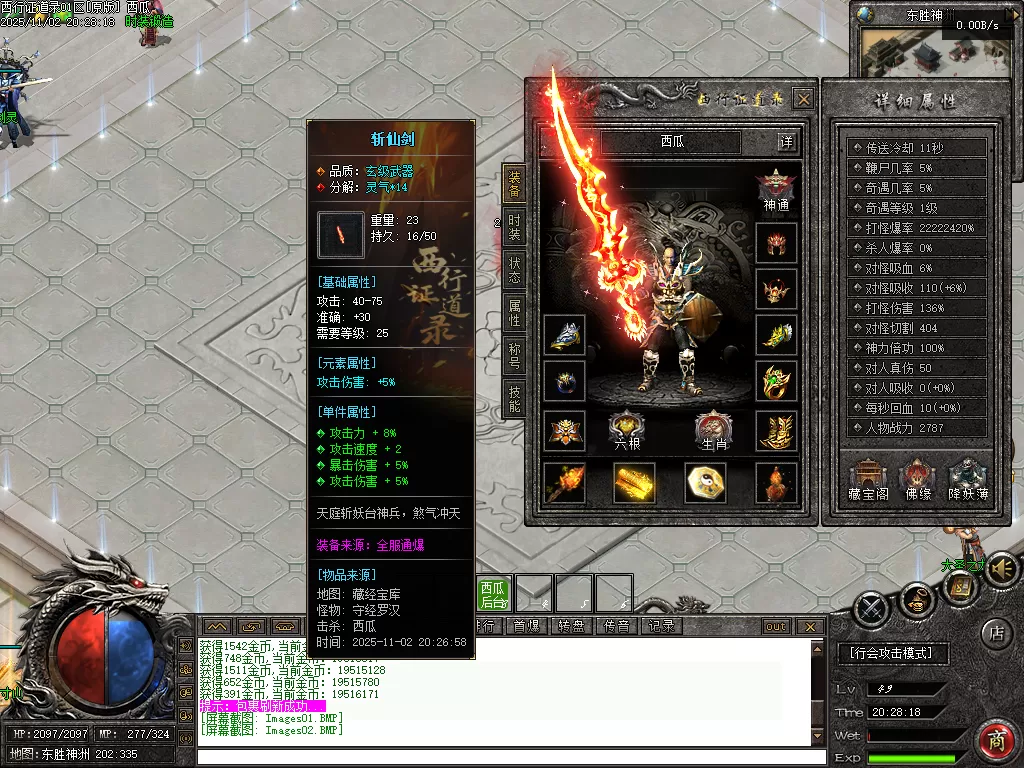Toggle the 行会攻击模式 attack mode
The image size is (1024, 768).
pos(891,653)
